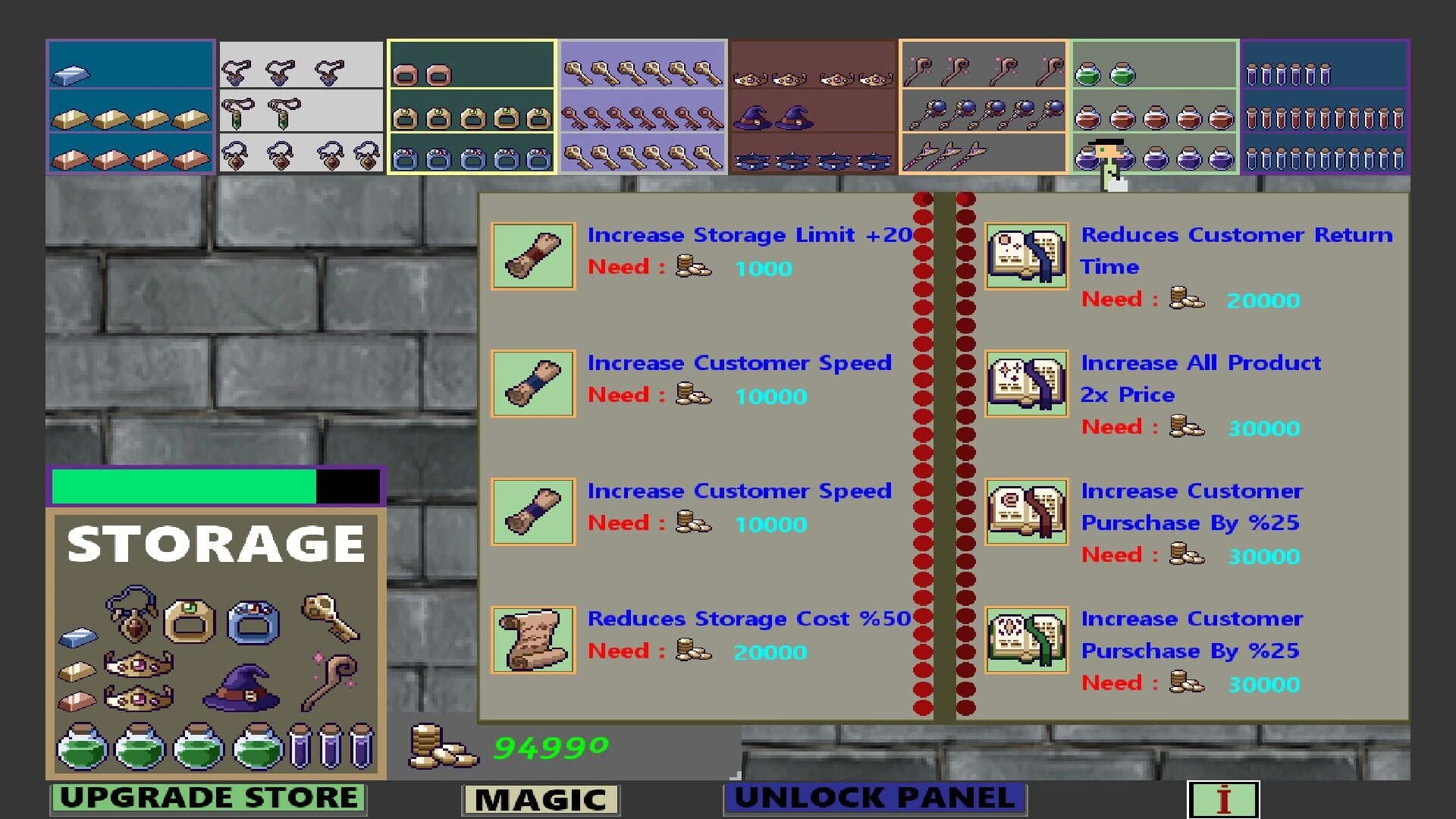The image size is (1456, 819).
Task: Select the Increase Storage Limit +20 scroll icon
Action: pyautogui.click(x=532, y=256)
